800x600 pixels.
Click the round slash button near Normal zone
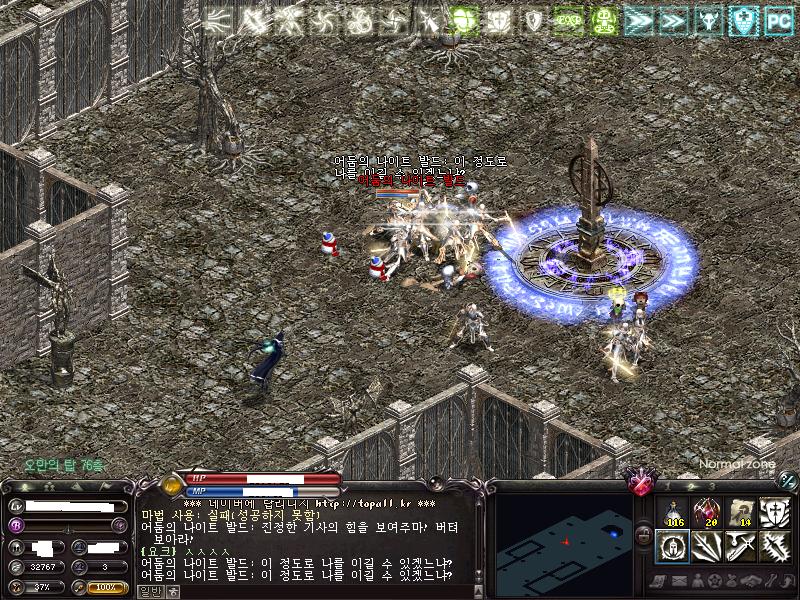tap(788, 480)
